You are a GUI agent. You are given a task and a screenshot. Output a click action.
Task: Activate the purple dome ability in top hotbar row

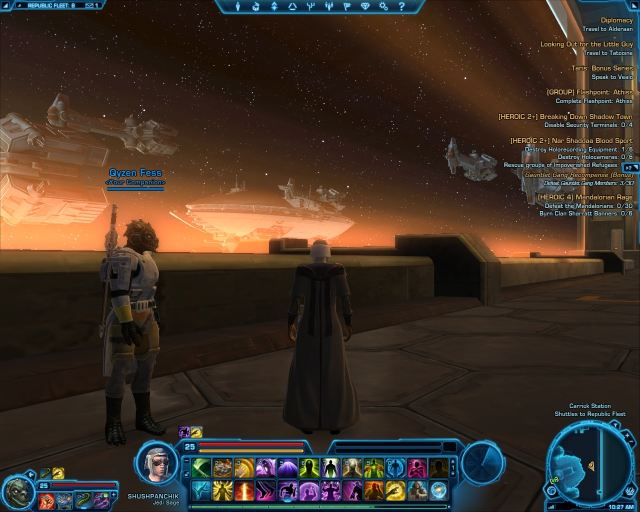coord(287,468)
